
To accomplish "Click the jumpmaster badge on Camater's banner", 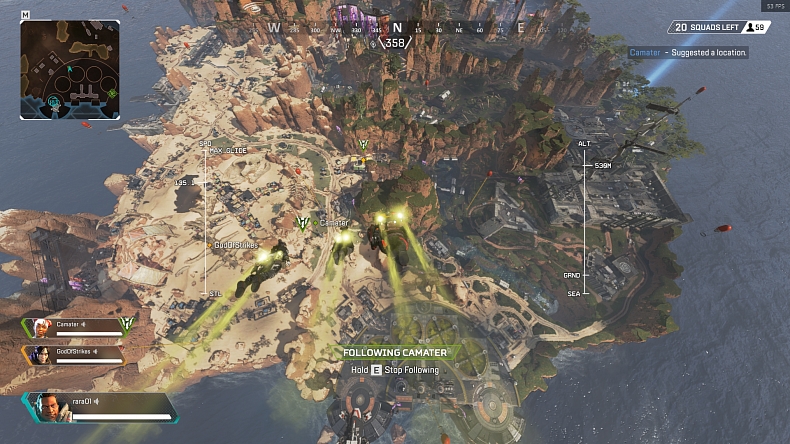I will point(127,324).
